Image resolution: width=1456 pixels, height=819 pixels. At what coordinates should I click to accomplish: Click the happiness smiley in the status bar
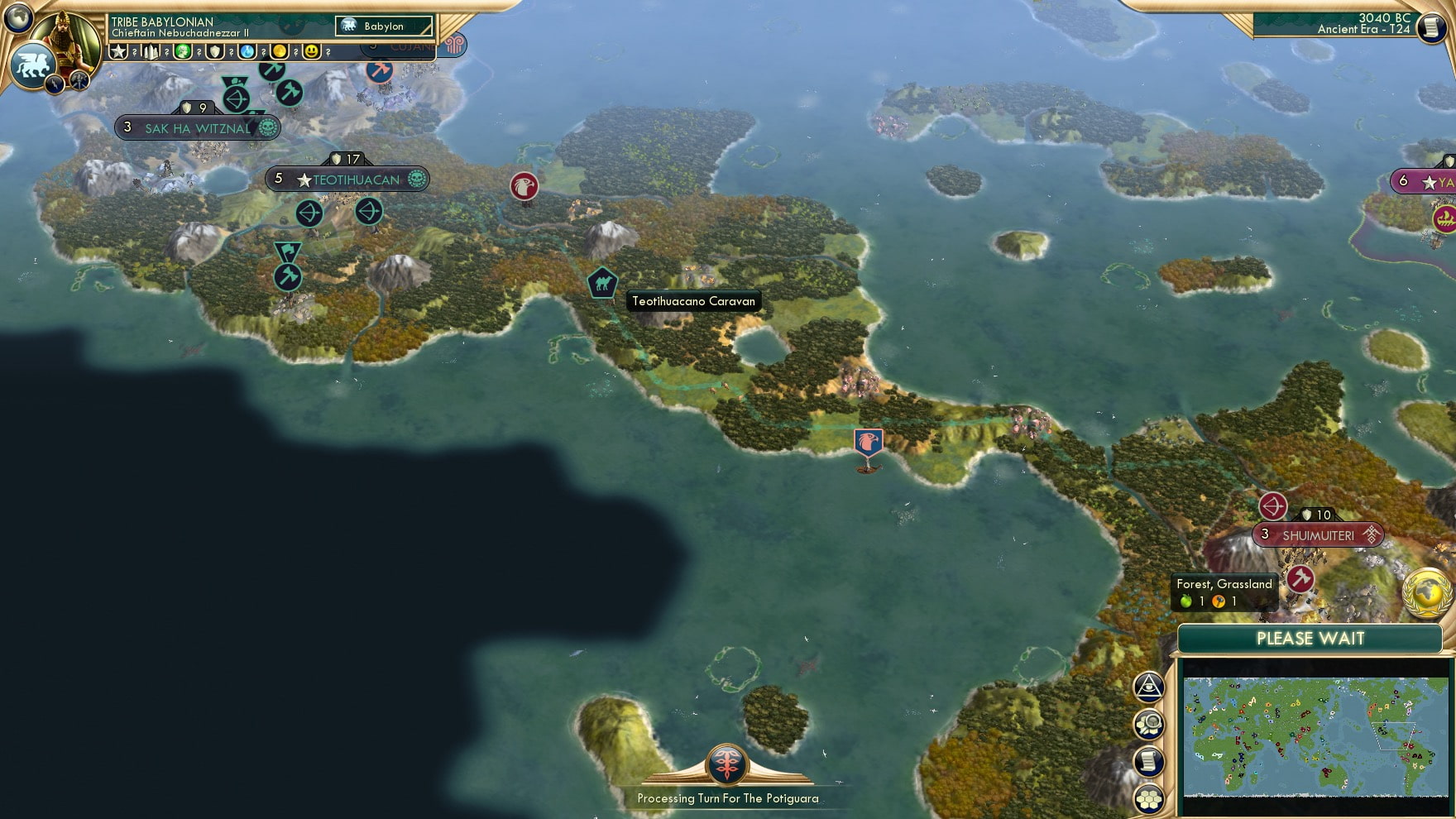312,52
